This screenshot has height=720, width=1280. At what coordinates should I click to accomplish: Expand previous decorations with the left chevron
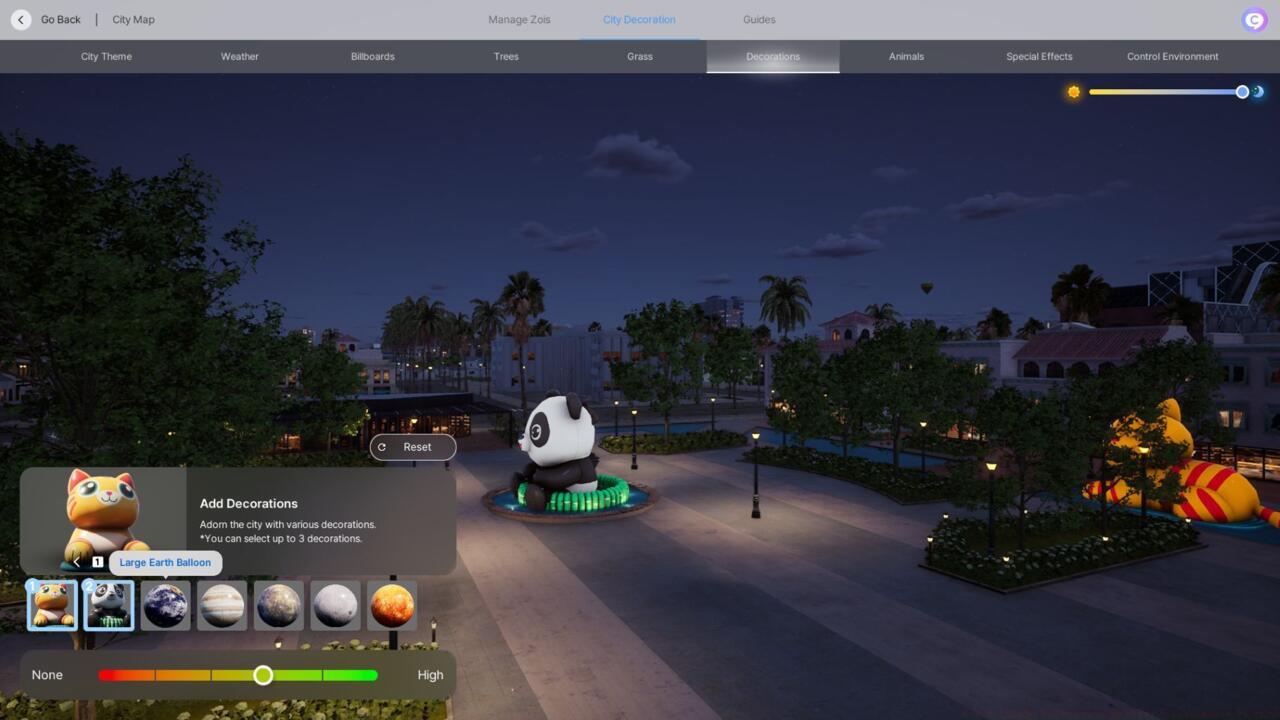tap(77, 561)
